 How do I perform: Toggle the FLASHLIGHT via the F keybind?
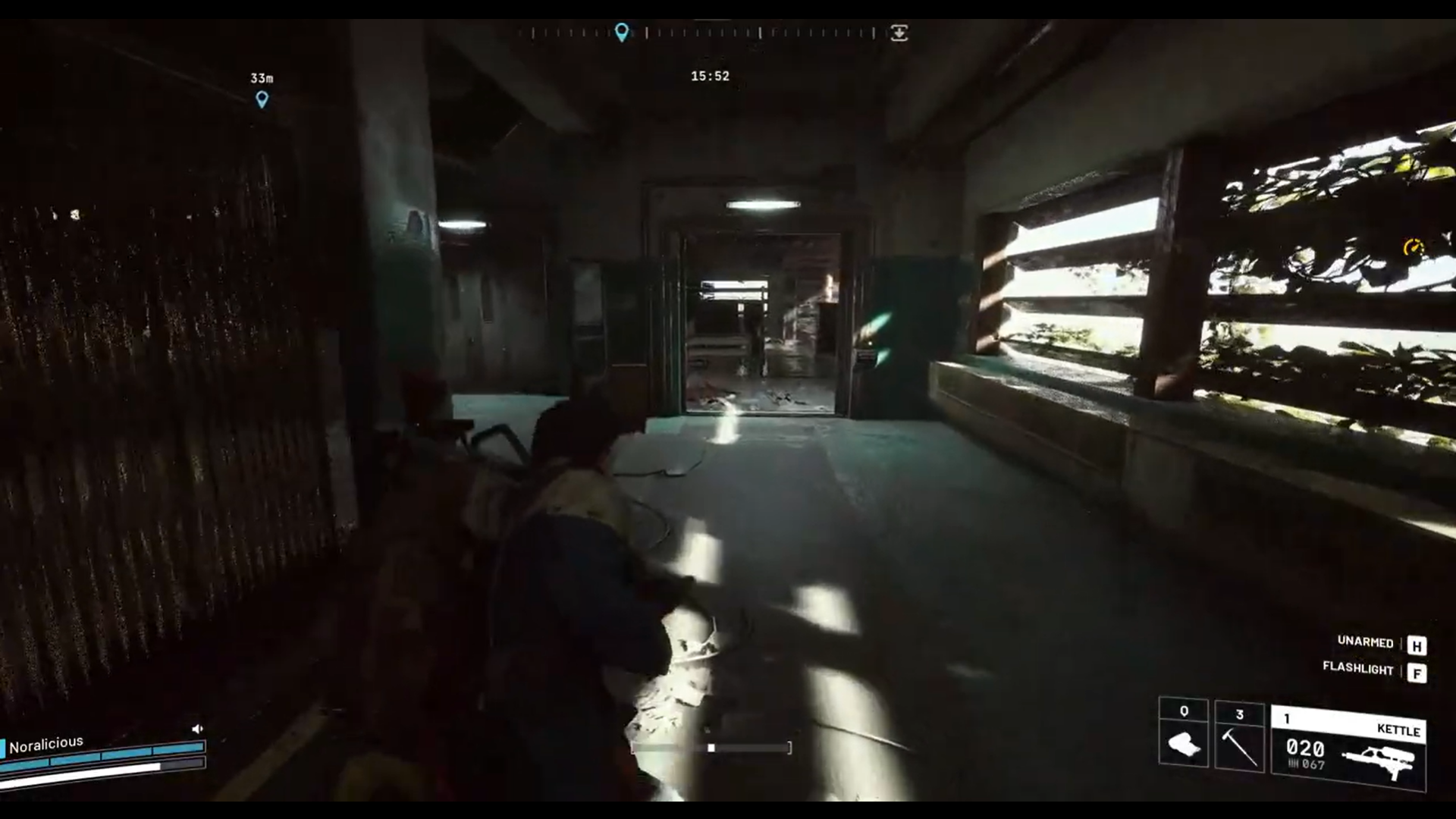(x=1415, y=671)
